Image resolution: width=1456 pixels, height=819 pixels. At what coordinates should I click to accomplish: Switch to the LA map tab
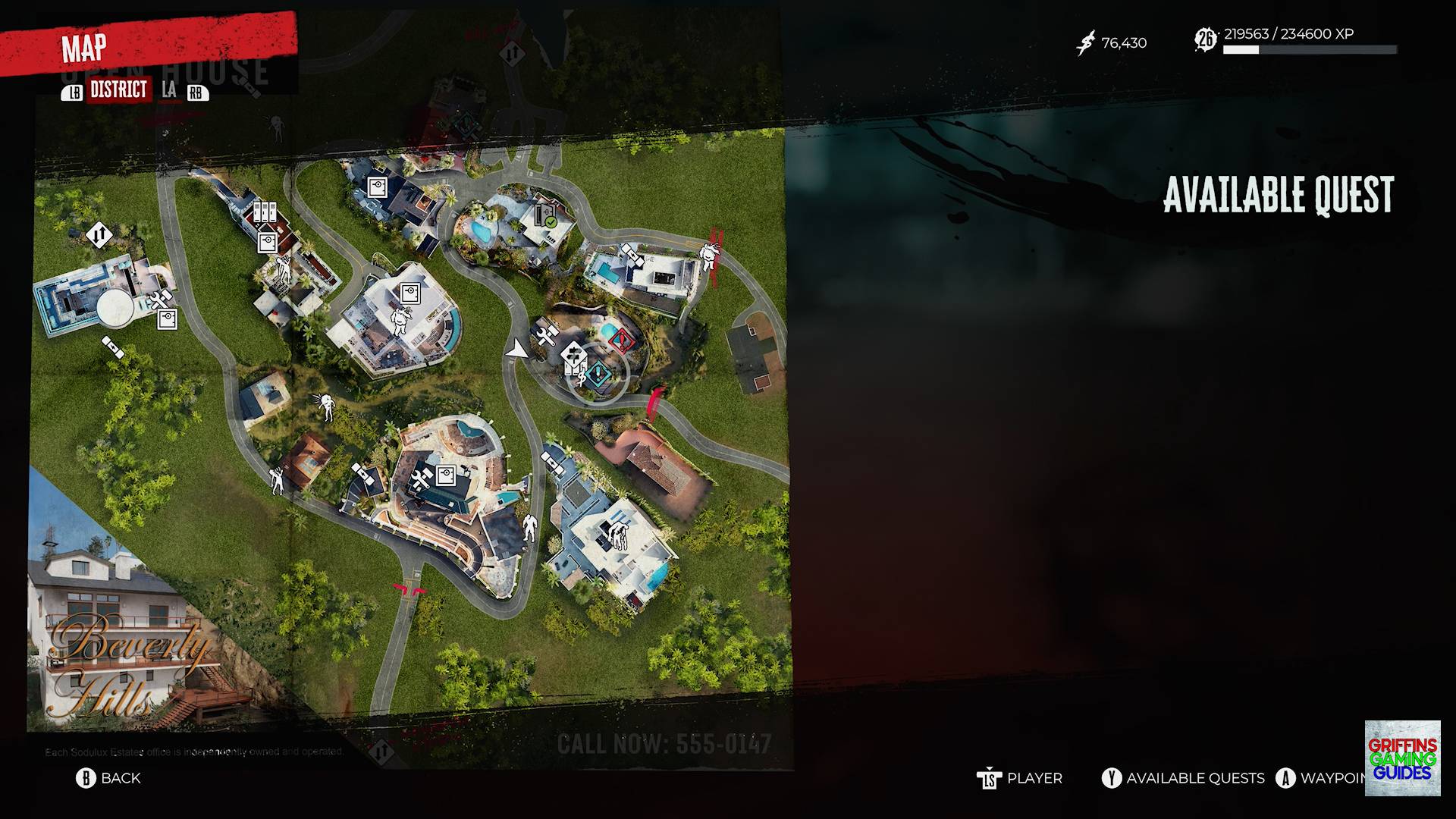[169, 90]
